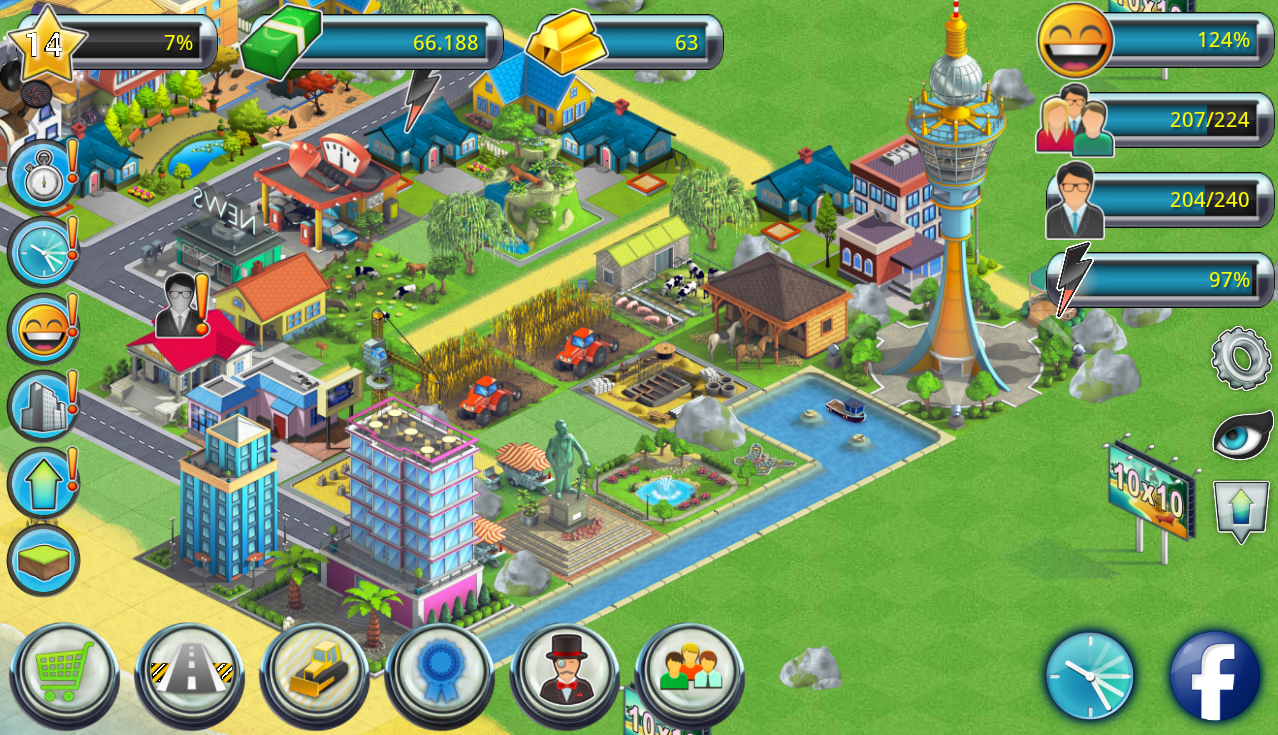Select the road building tool
1278x735 pixels.
point(190,674)
